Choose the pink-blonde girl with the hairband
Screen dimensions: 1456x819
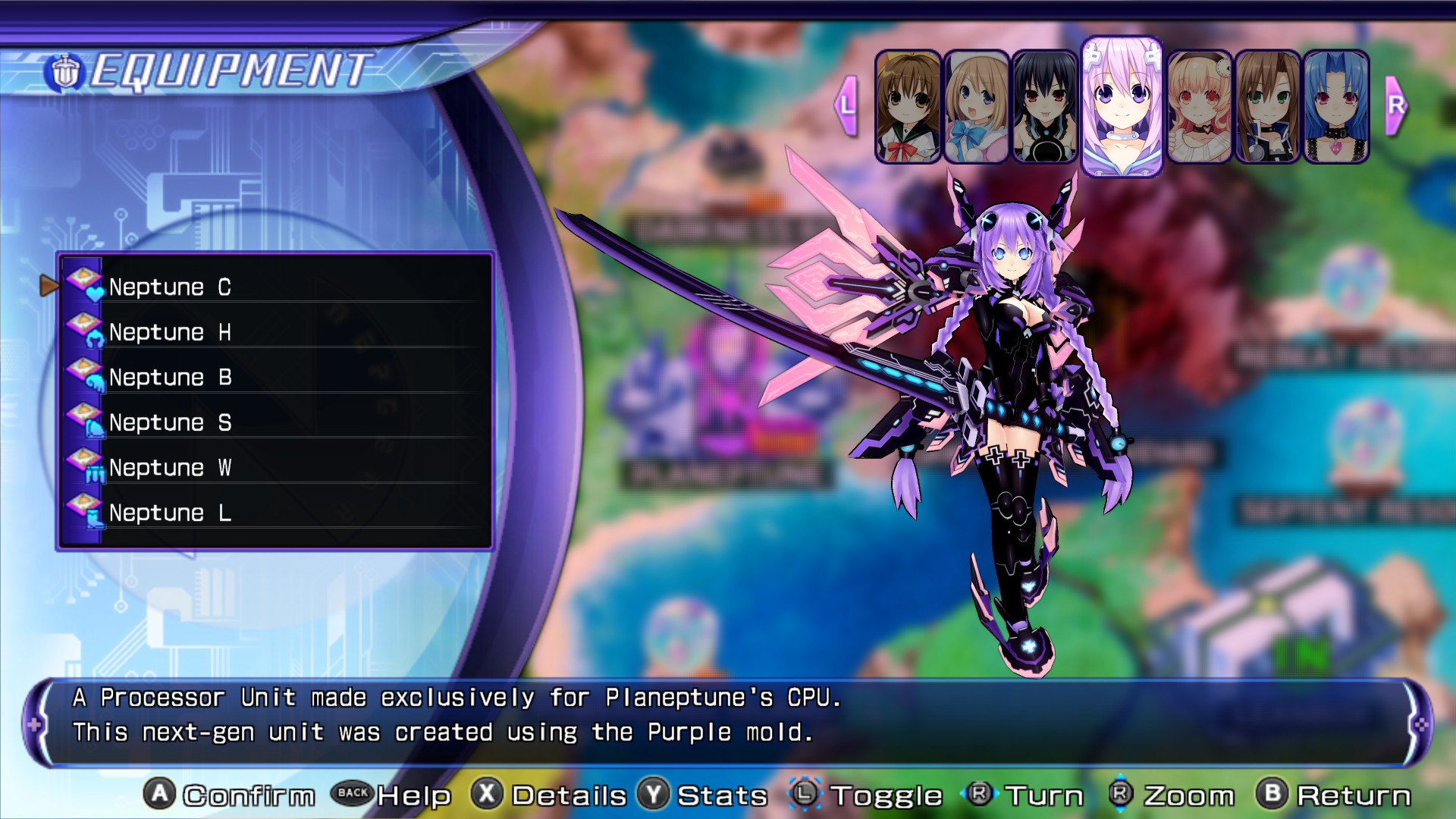coord(1199,107)
